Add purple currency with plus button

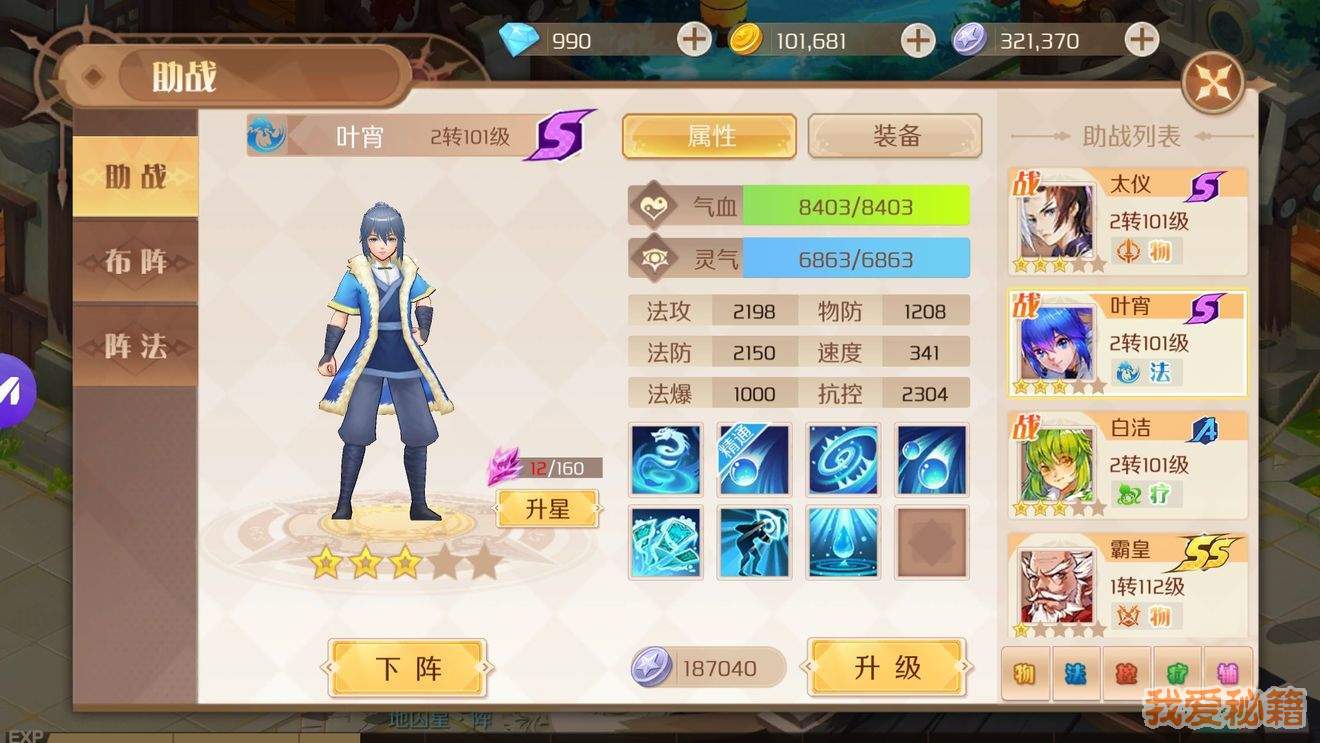coord(1141,40)
